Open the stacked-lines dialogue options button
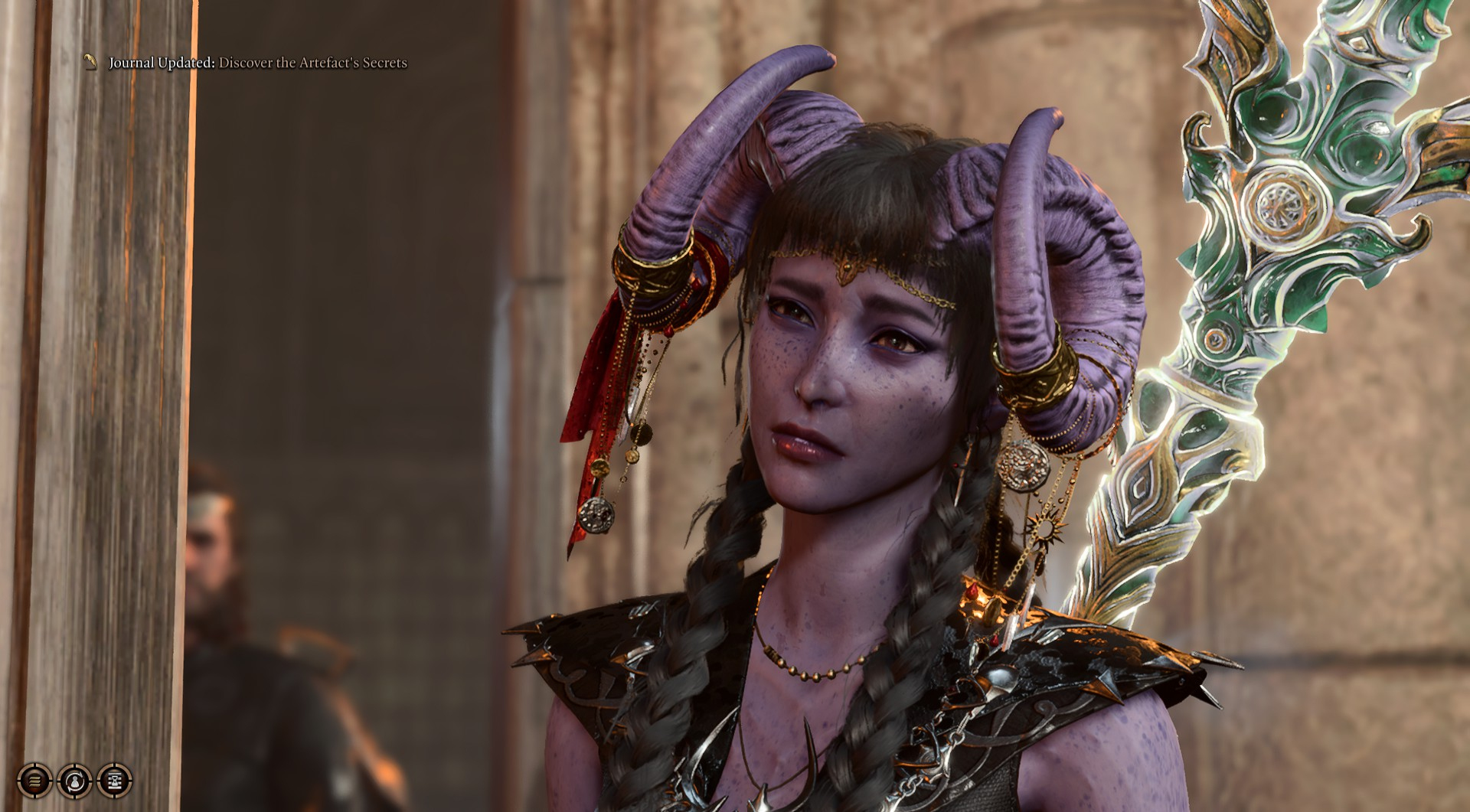1470x812 pixels. pyautogui.click(x=34, y=781)
